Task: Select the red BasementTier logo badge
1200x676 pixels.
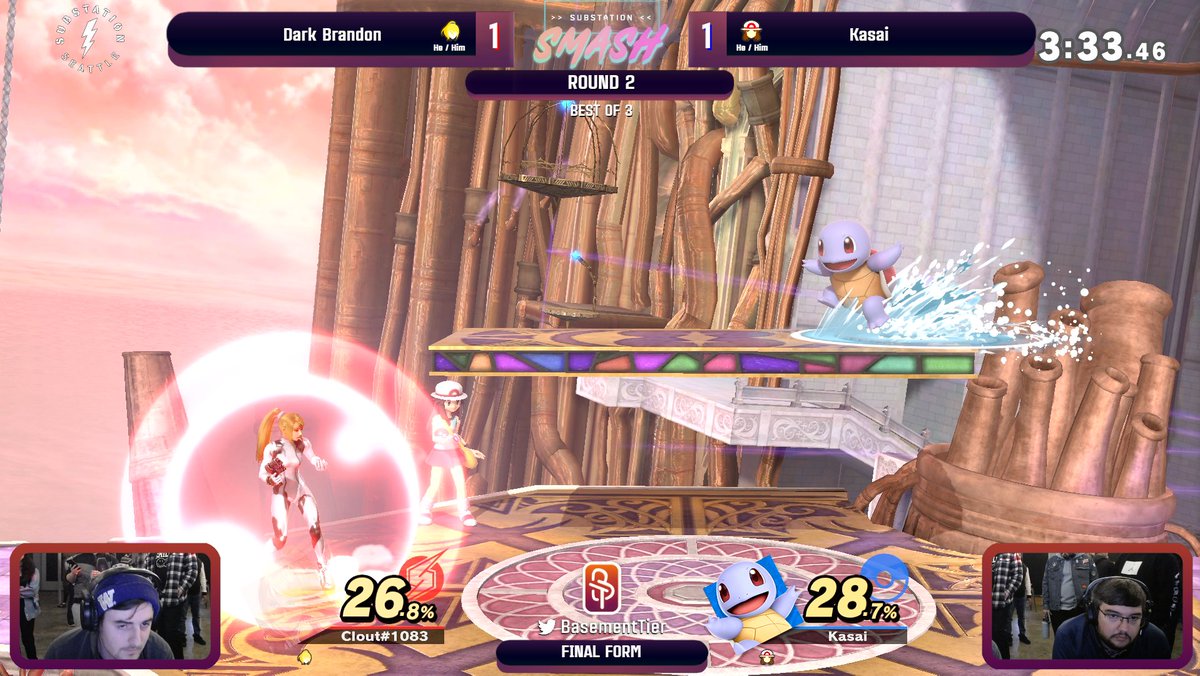Action: [603, 587]
